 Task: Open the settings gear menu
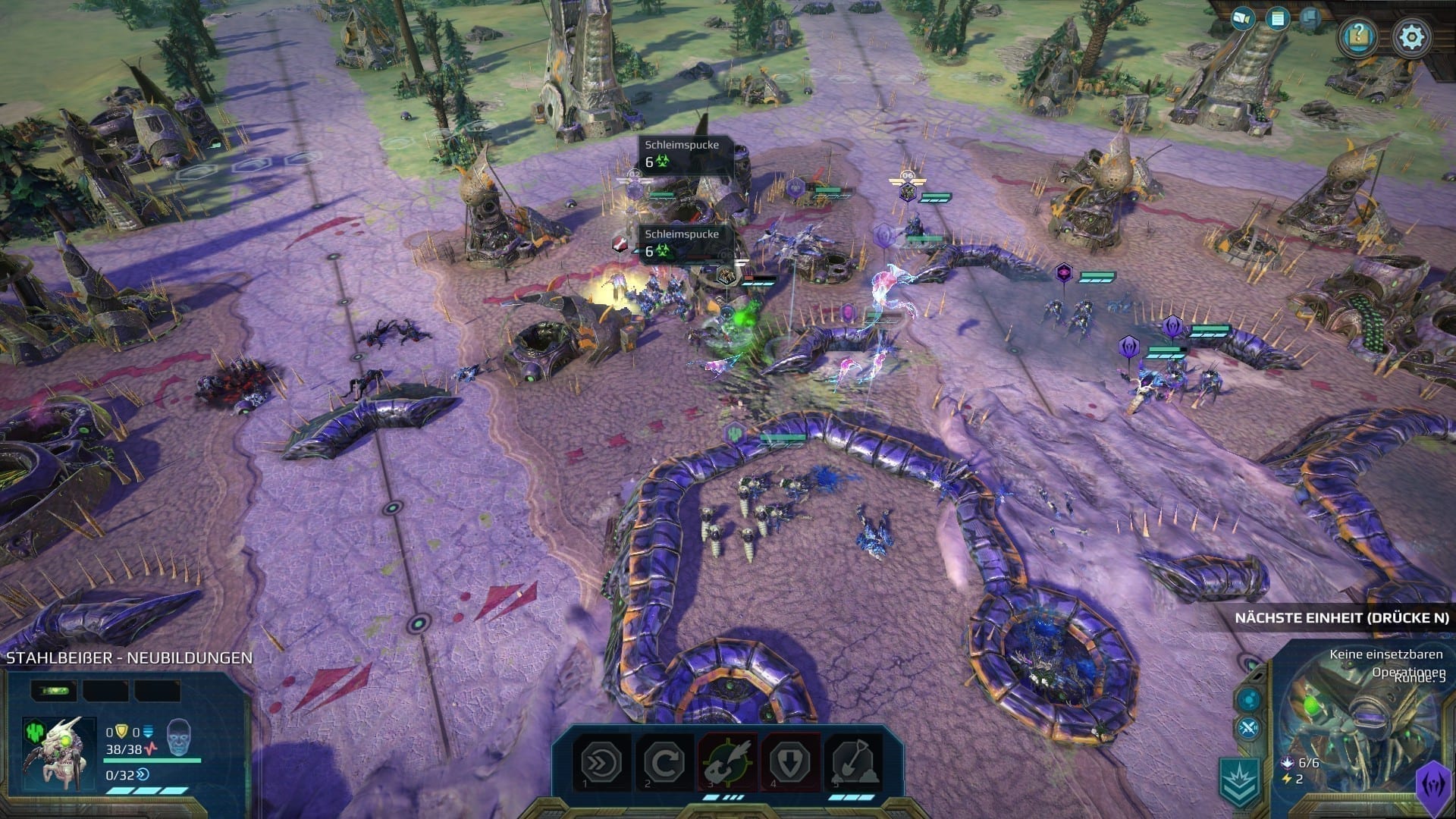tap(1410, 36)
